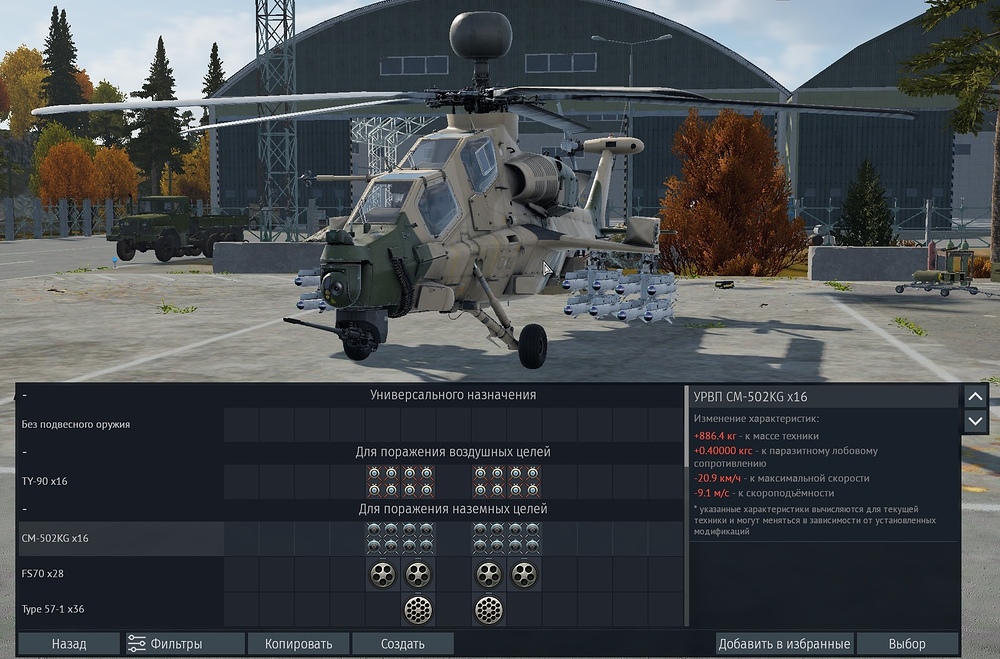Image resolution: width=1000 pixels, height=659 pixels.
Task: Click the up arrow in description panel
Action: coord(976,396)
